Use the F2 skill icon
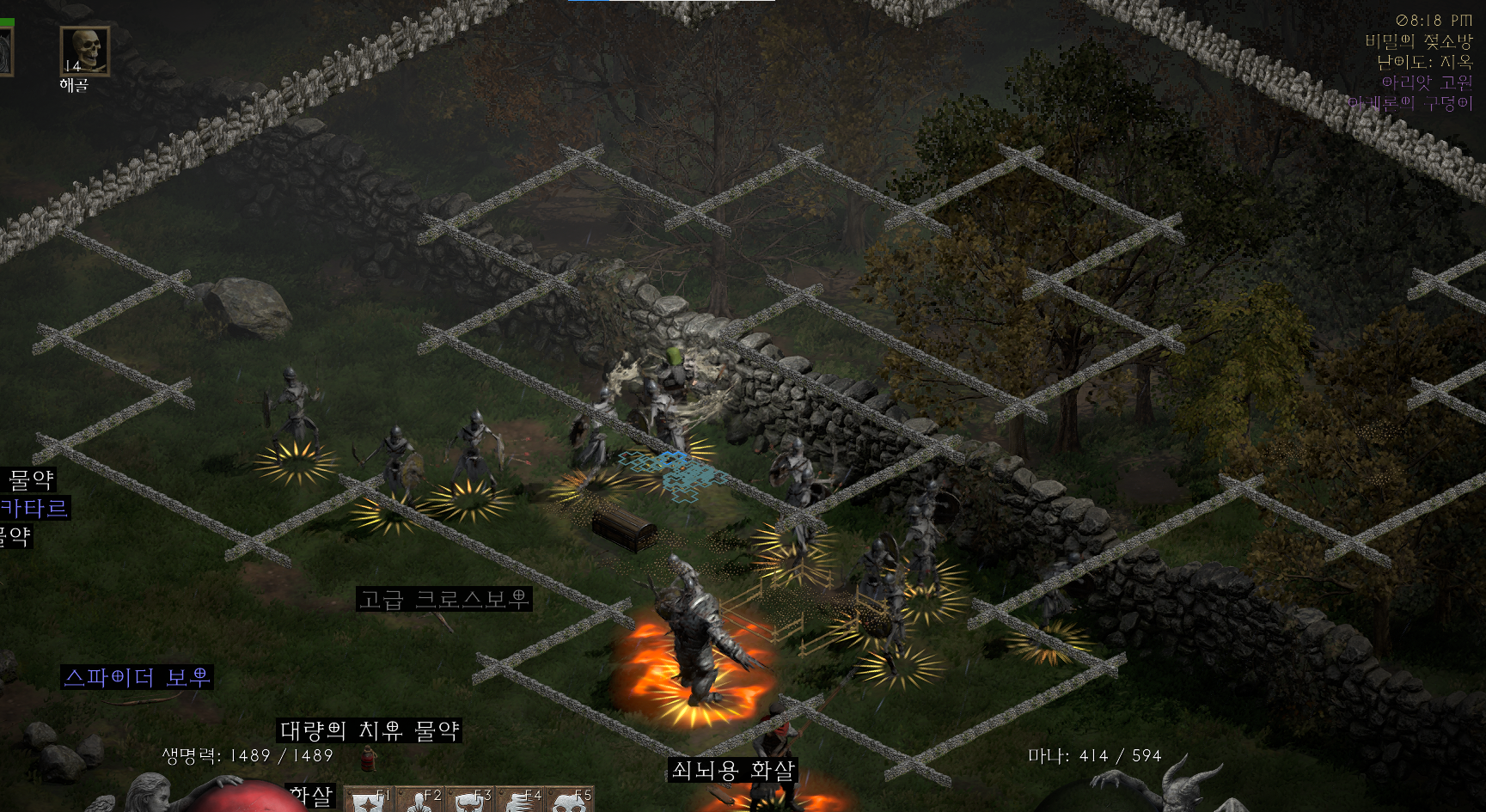The height and width of the screenshot is (812, 1486). (x=419, y=801)
